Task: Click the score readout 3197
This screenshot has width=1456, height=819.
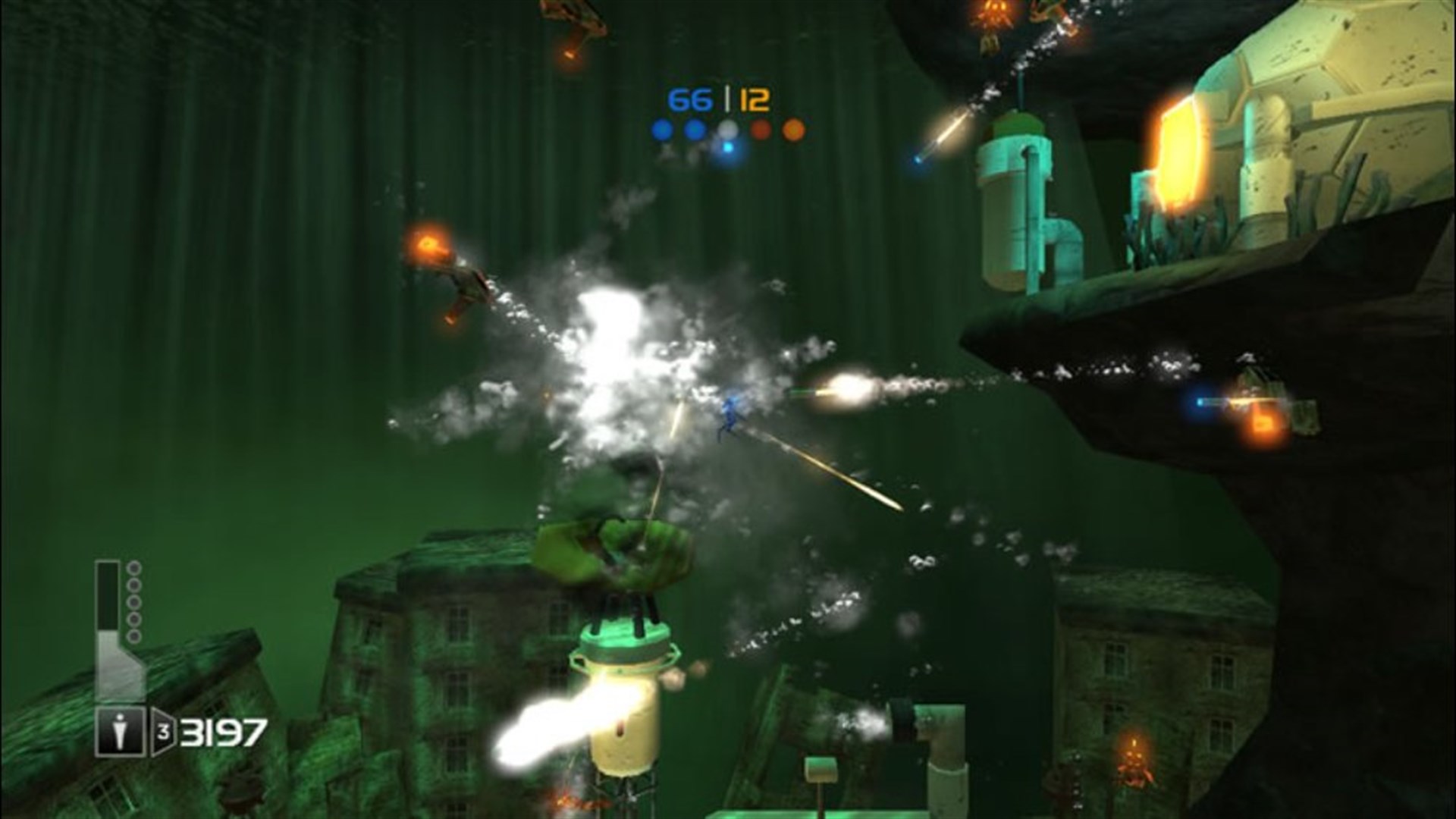Action: pos(223,731)
